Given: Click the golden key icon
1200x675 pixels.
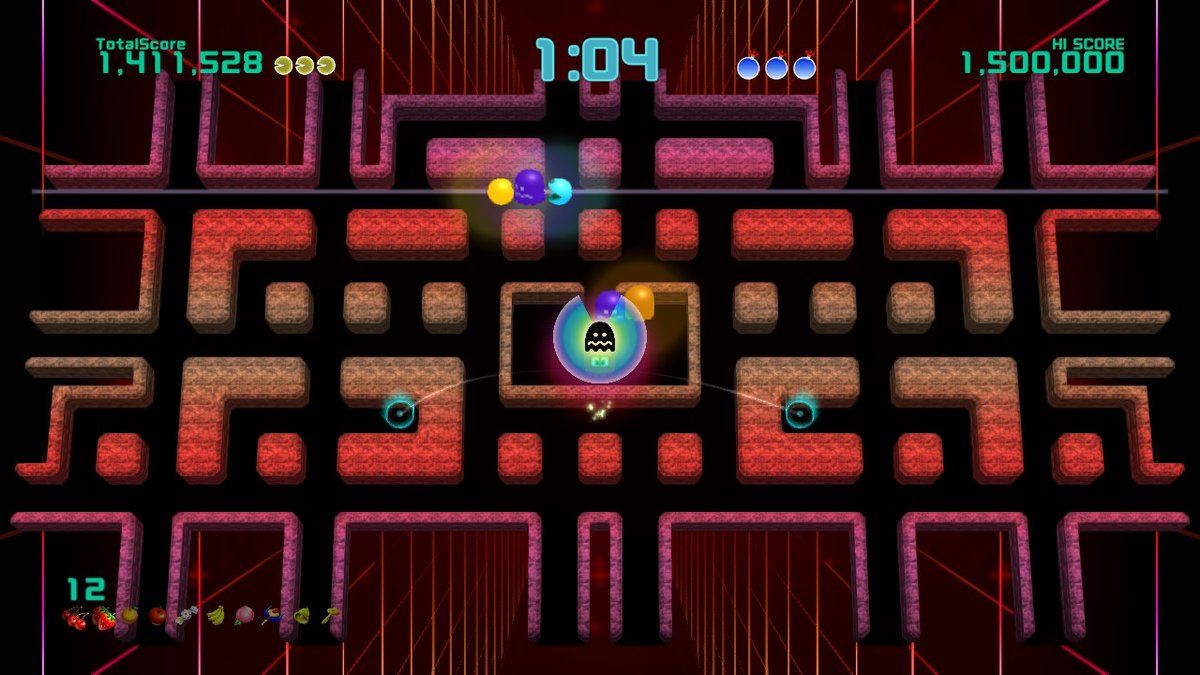Looking at the screenshot, I should [x=329, y=615].
